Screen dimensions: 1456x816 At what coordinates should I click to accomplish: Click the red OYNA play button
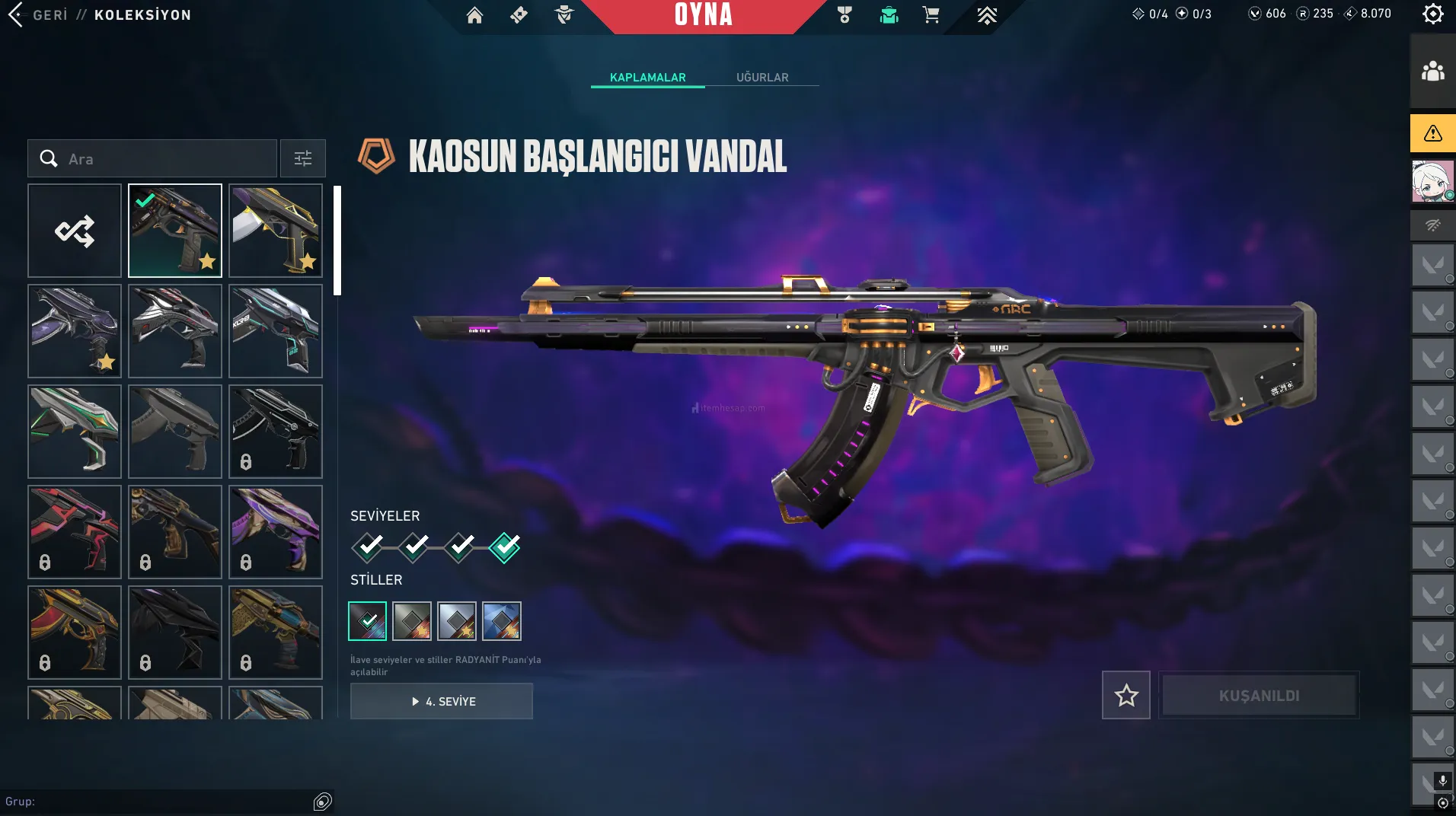703,15
